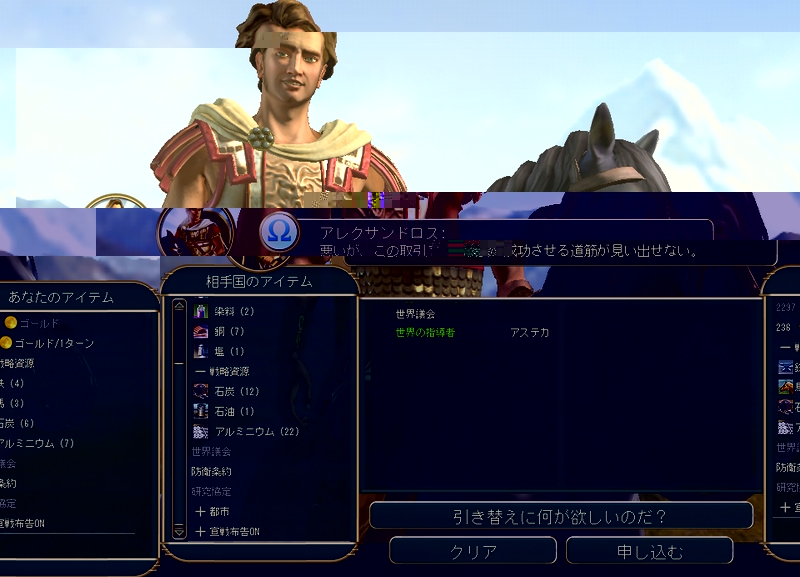Click the opponent list's scroll-up arrow
The width and height of the screenshot is (800, 577).
180,306
